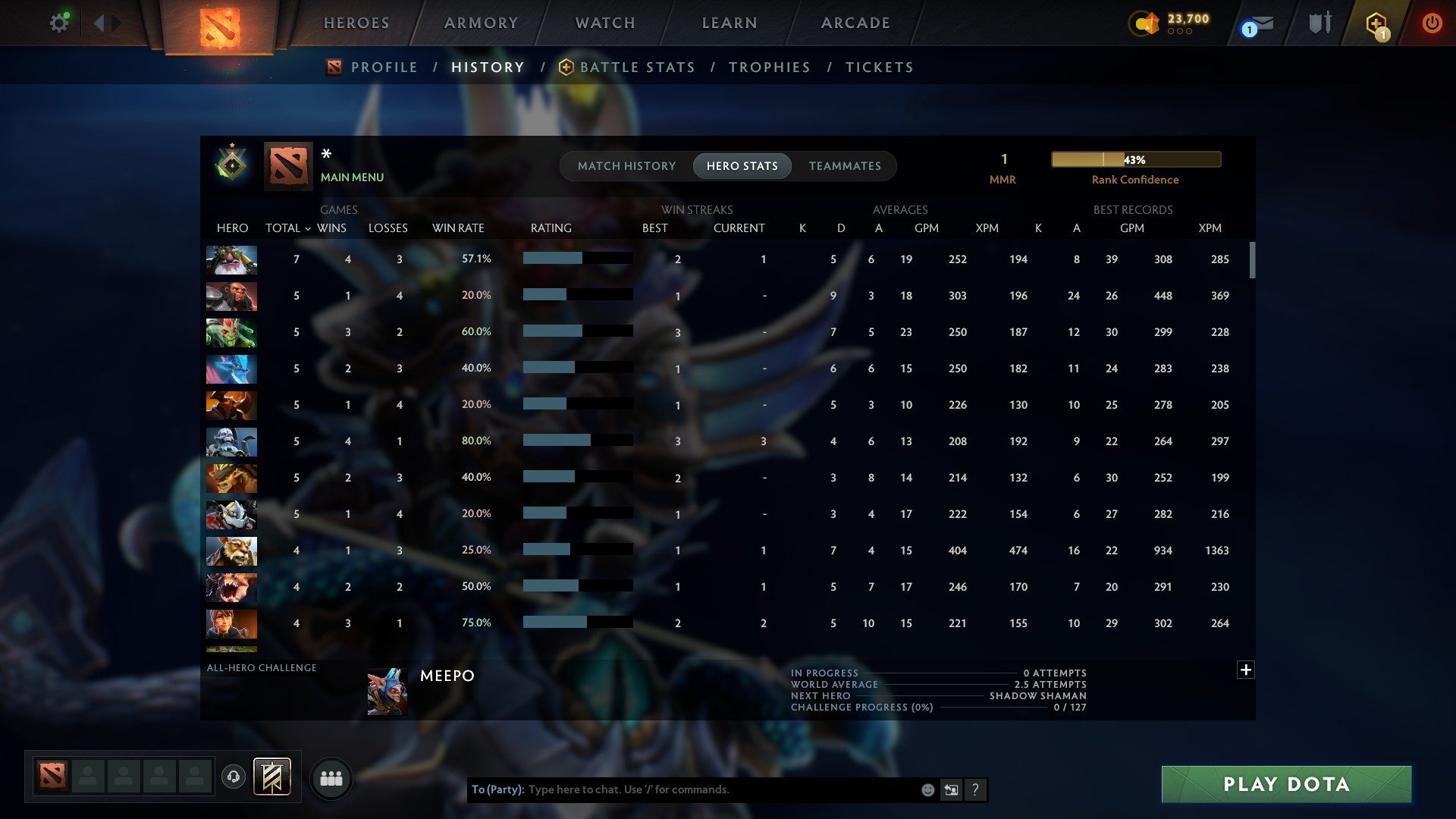Click the glowing shard balance coin icon
The width and height of the screenshot is (1456, 819).
[1145, 24]
